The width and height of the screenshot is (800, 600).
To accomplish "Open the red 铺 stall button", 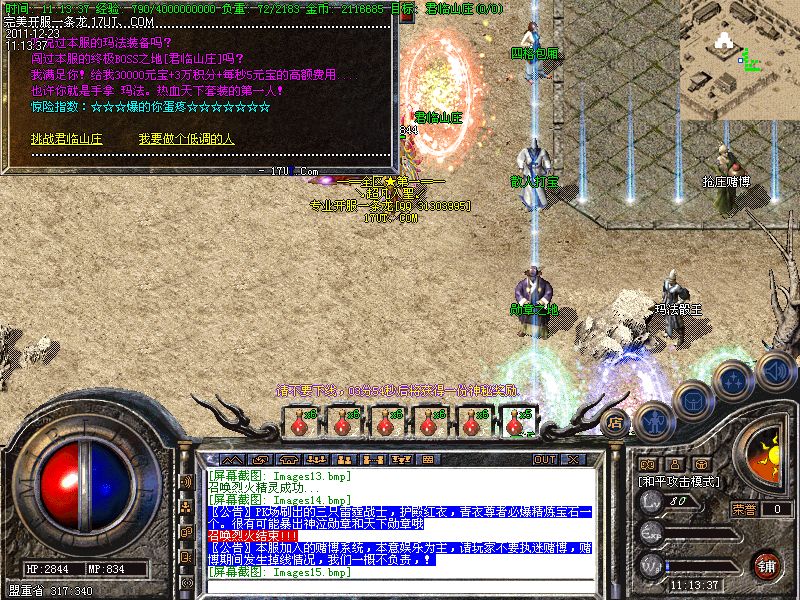I will click(765, 564).
